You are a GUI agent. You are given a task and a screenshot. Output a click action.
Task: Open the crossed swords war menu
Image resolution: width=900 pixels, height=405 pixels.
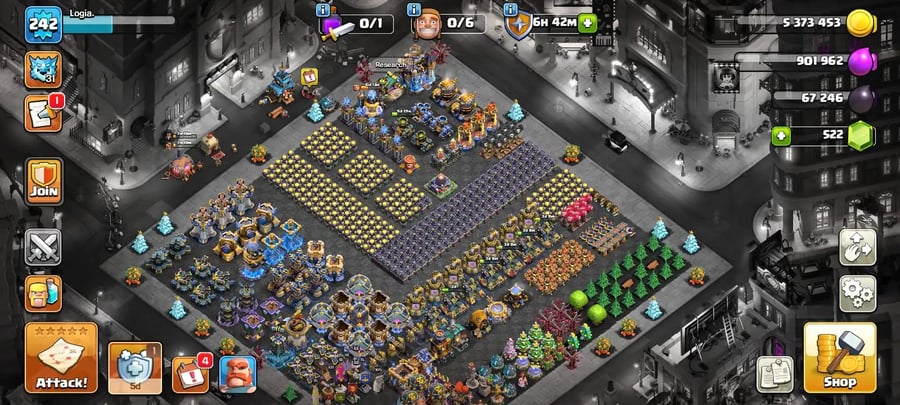pyautogui.click(x=44, y=246)
